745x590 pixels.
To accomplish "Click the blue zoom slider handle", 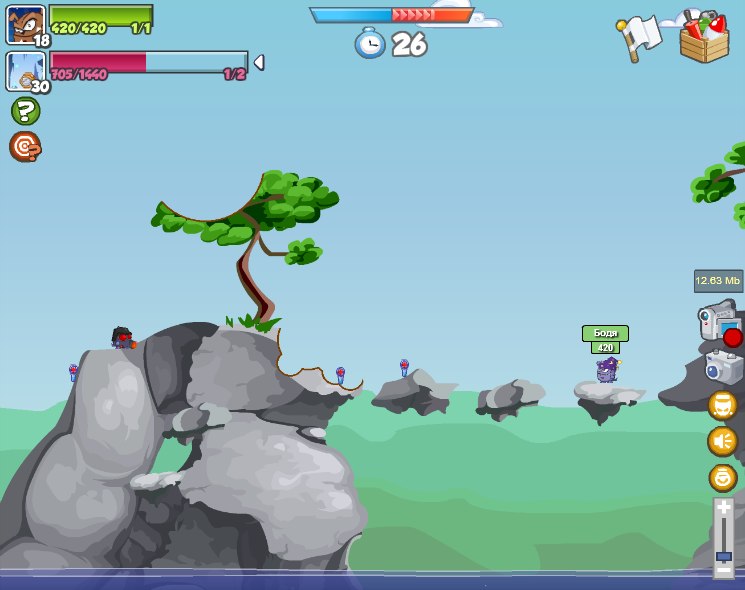I will pyautogui.click(x=723, y=556).
